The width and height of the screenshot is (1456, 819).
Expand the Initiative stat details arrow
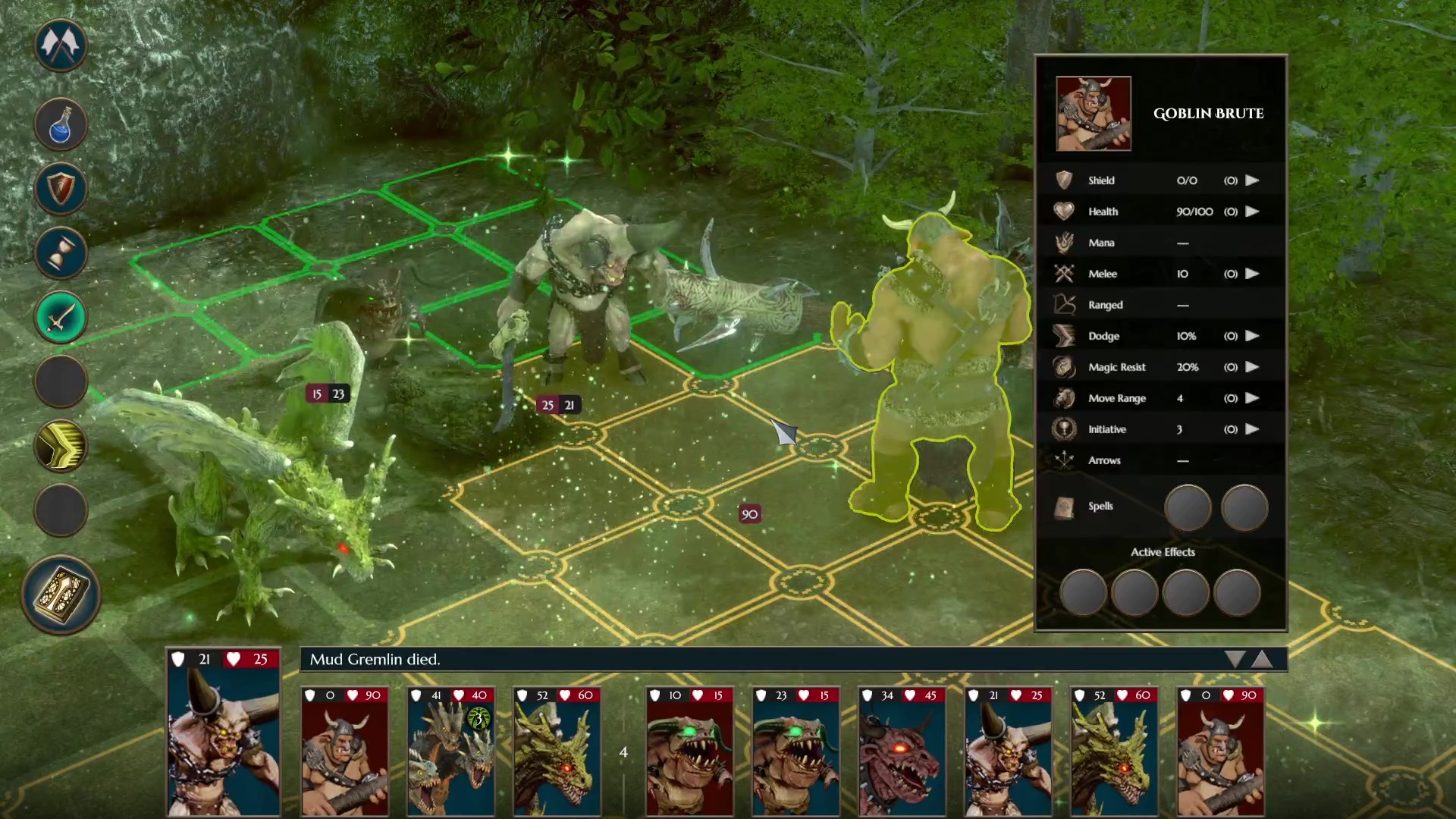(x=1252, y=429)
